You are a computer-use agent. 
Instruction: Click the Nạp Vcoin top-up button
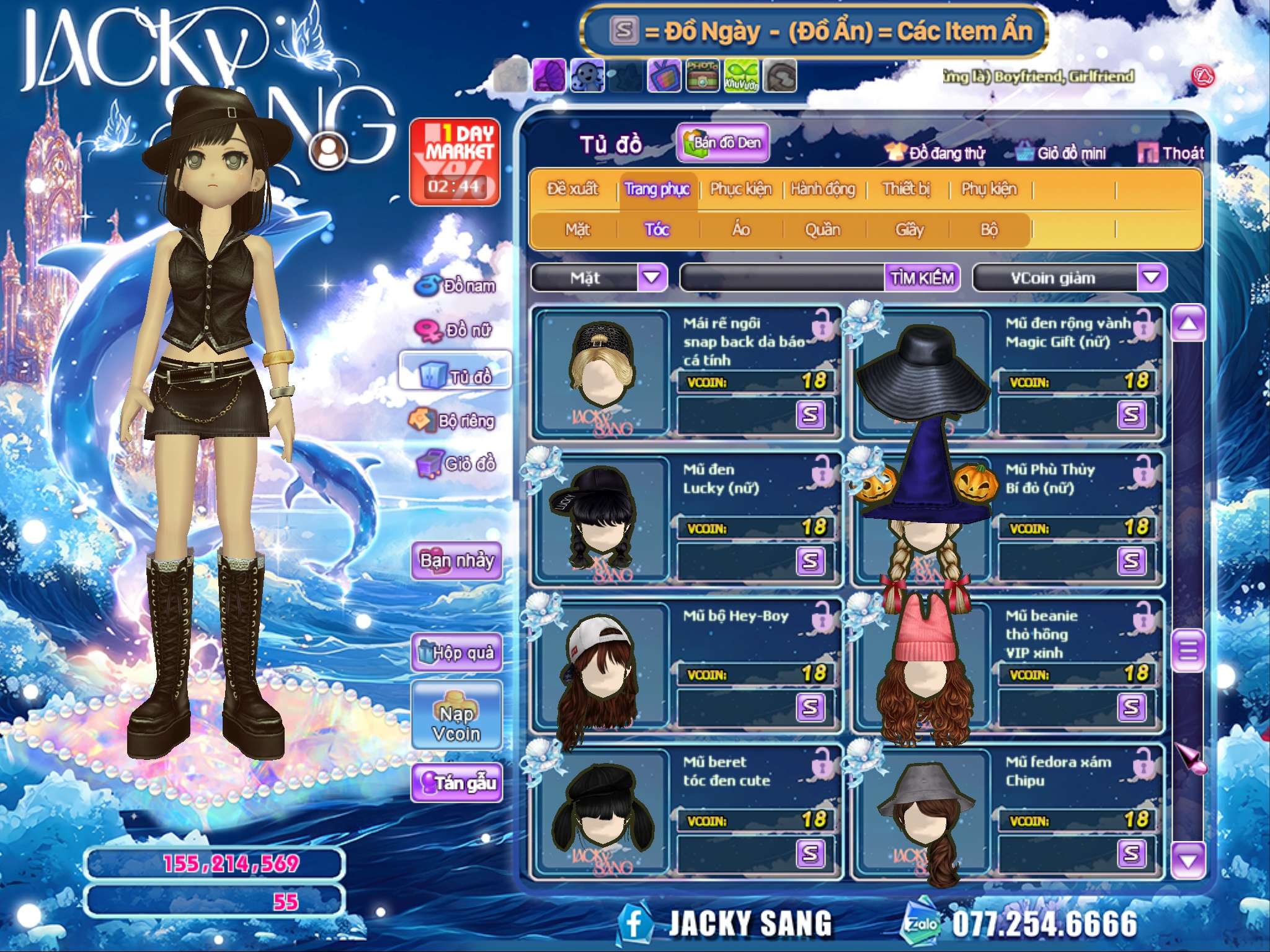point(457,723)
